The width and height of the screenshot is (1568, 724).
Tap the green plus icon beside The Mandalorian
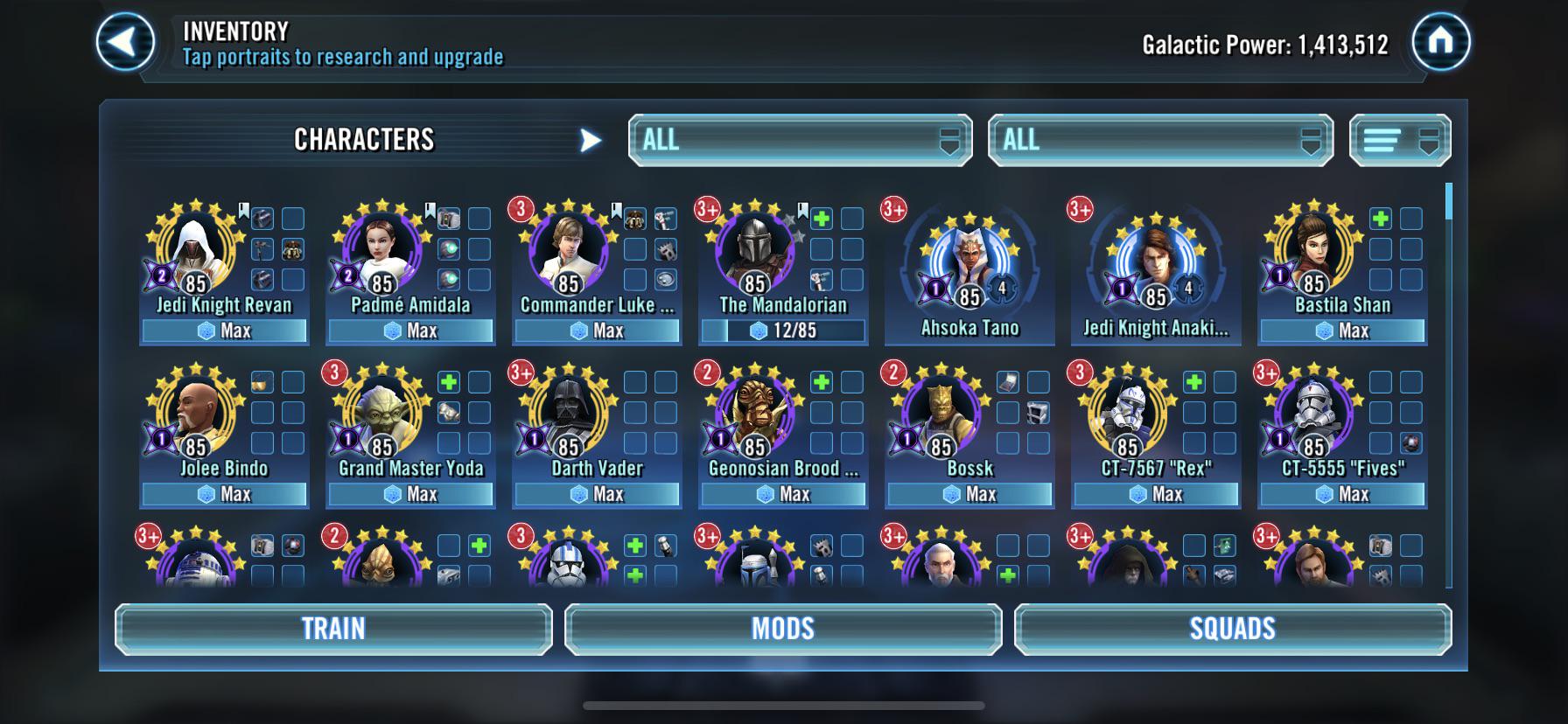point(822,219)
